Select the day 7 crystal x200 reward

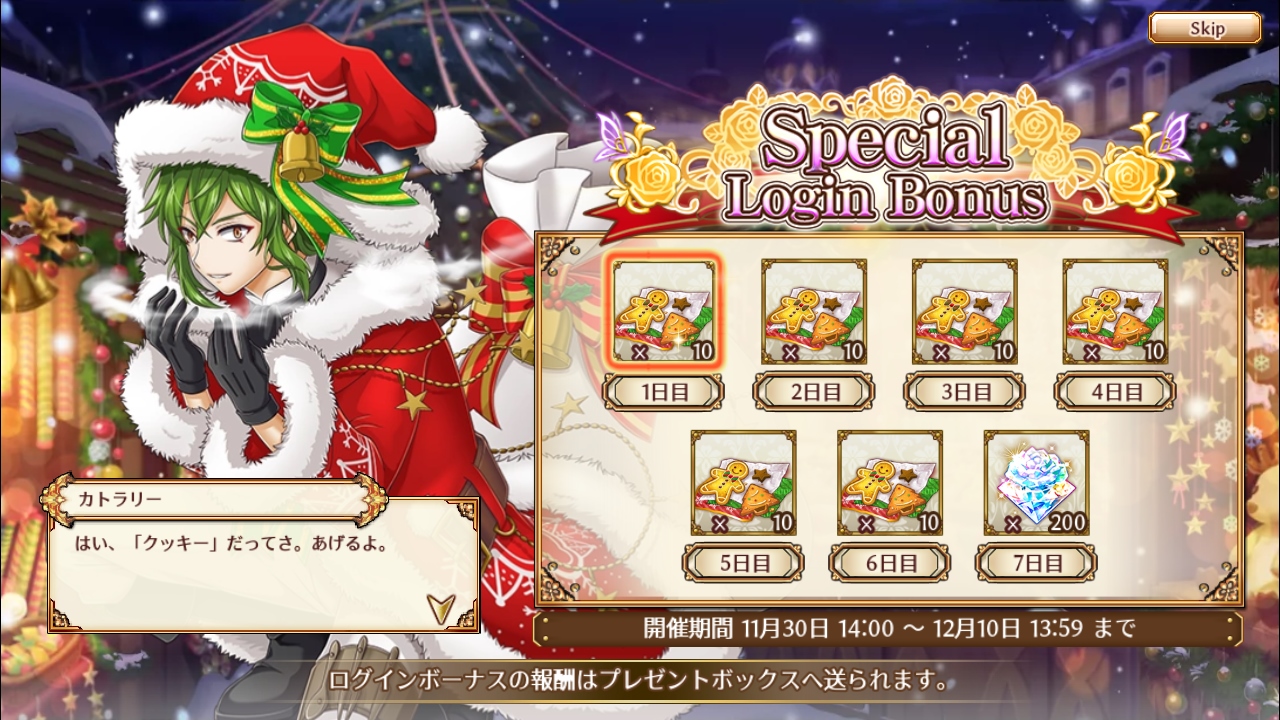pyautogui.click(x=1036, y=484)
